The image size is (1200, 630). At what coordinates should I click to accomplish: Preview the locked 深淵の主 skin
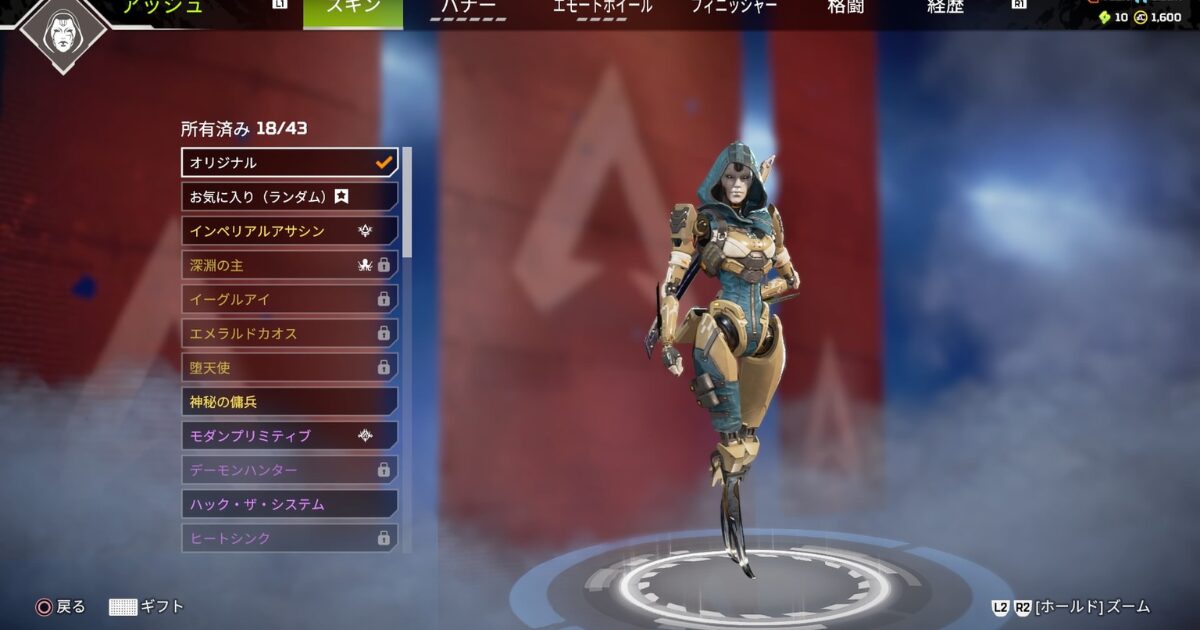[289, 265]
